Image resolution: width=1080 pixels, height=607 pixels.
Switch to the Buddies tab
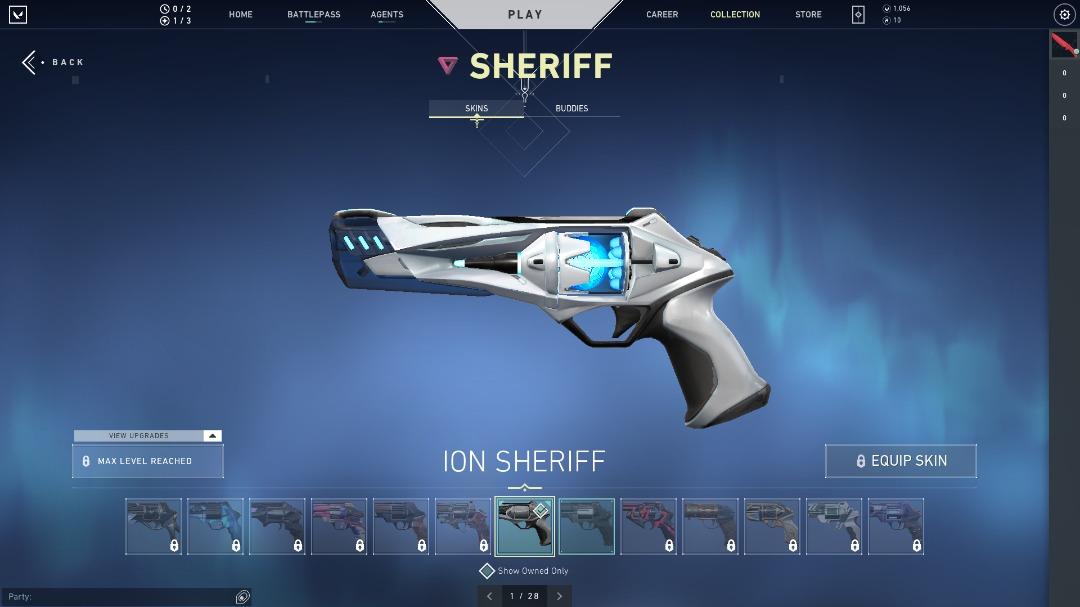[x=572, y=108]
